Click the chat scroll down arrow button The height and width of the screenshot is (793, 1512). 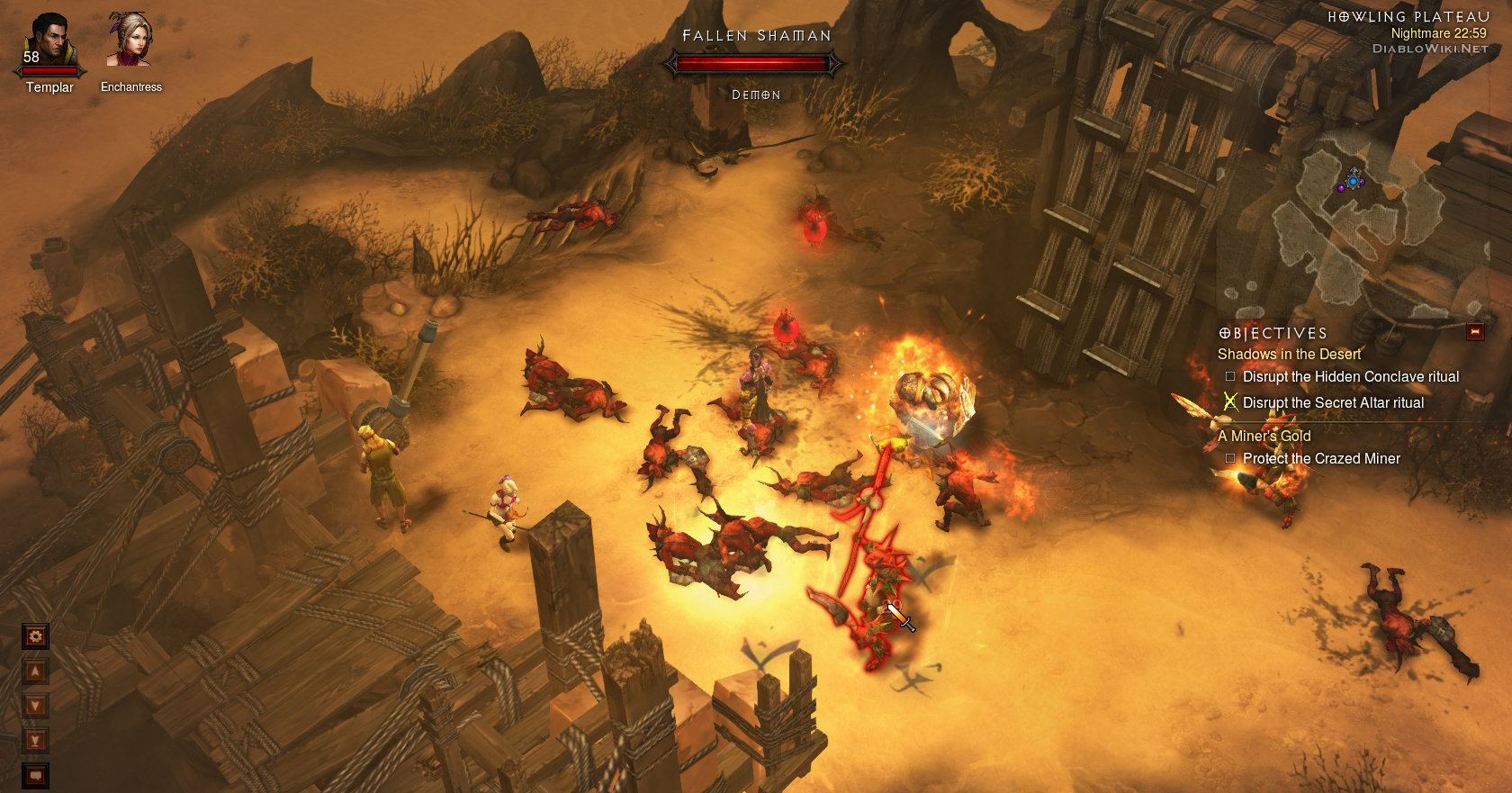tap(35, 706)
